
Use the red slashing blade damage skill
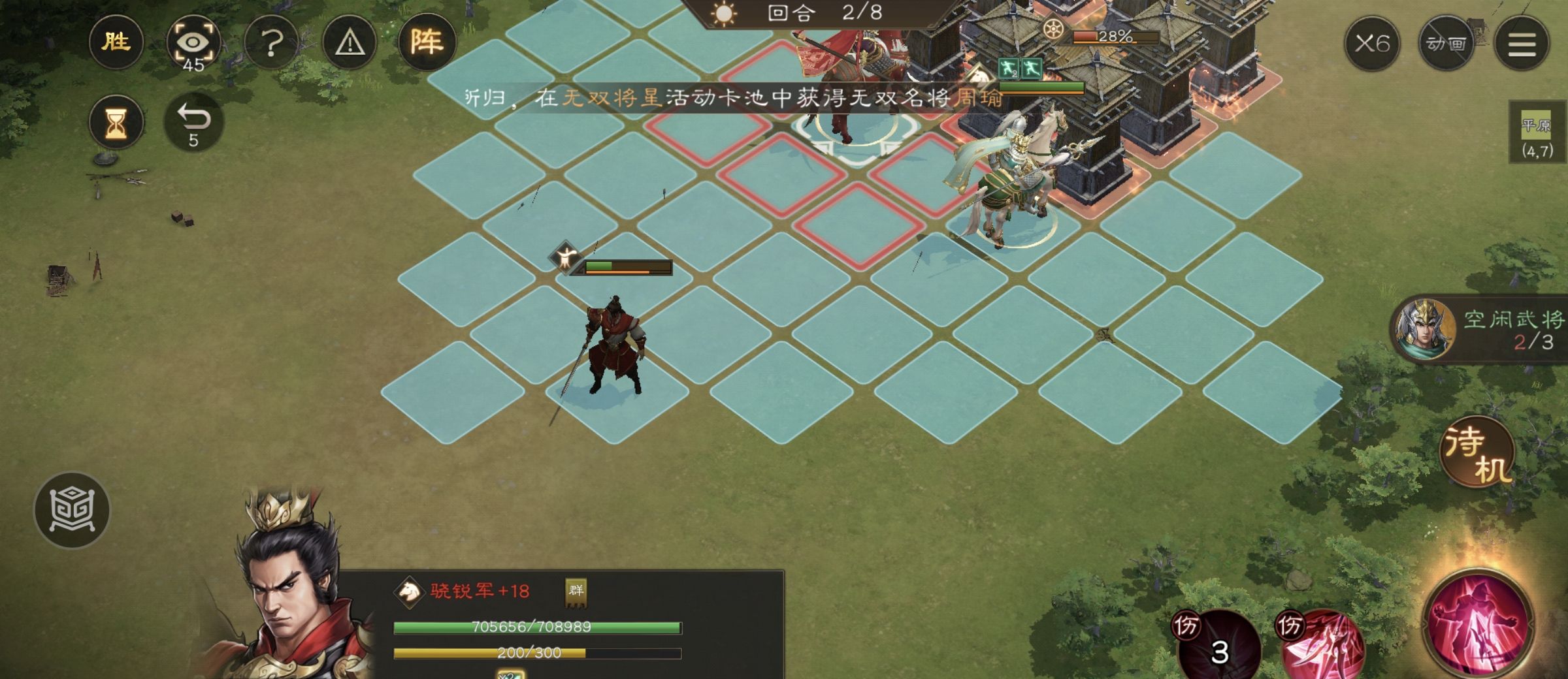(x=1323, y=643)
